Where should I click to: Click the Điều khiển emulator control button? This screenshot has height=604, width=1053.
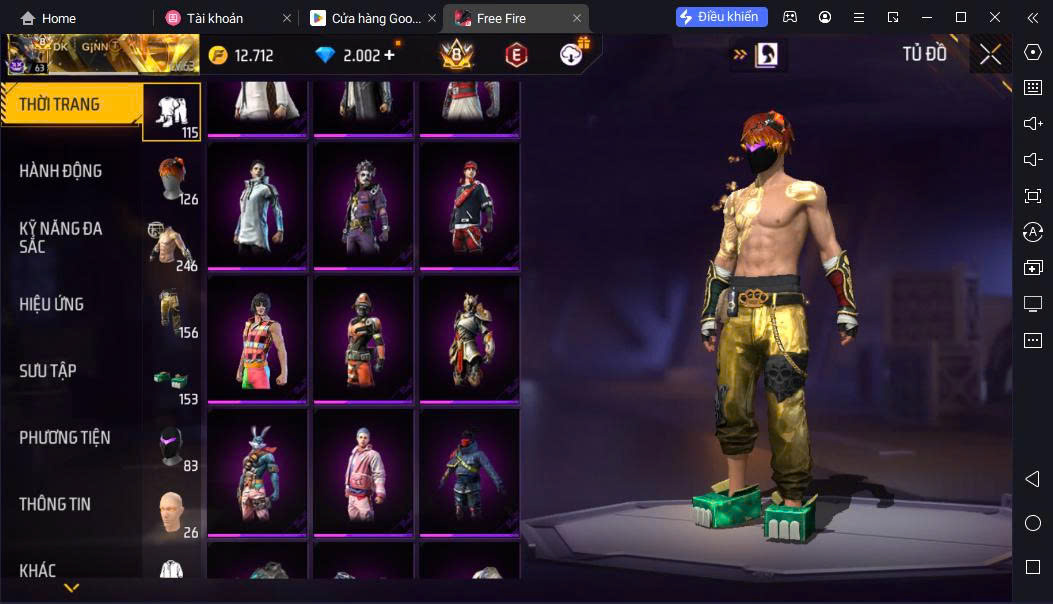721,17
